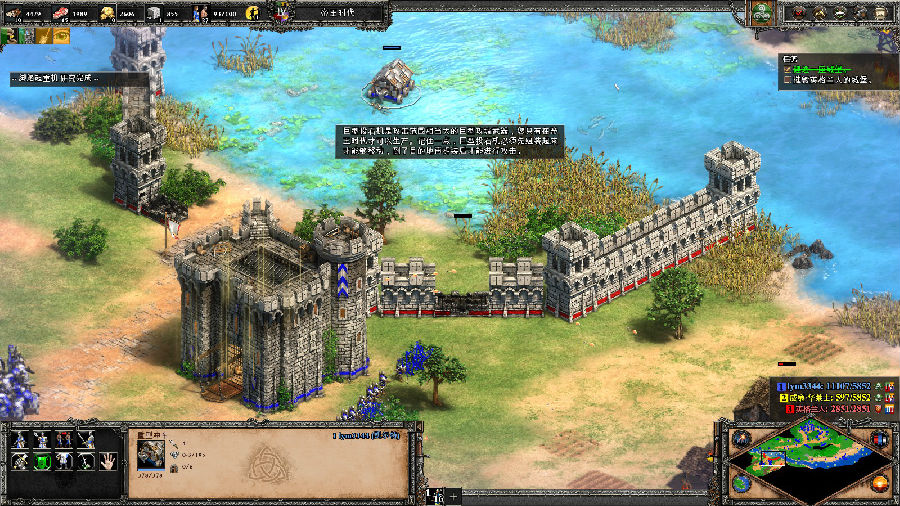Click the minimap to move the view
The height and width of the screenshot is (506, 900).
(809, 456)
